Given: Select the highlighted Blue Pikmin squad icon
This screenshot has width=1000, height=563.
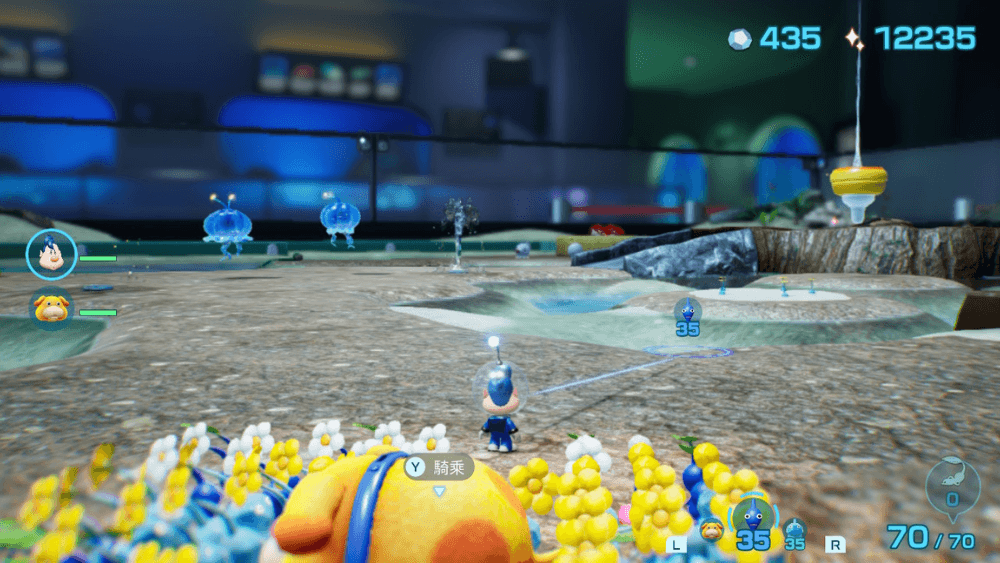Looking at the screenshot, I should [x=752, y=518].
